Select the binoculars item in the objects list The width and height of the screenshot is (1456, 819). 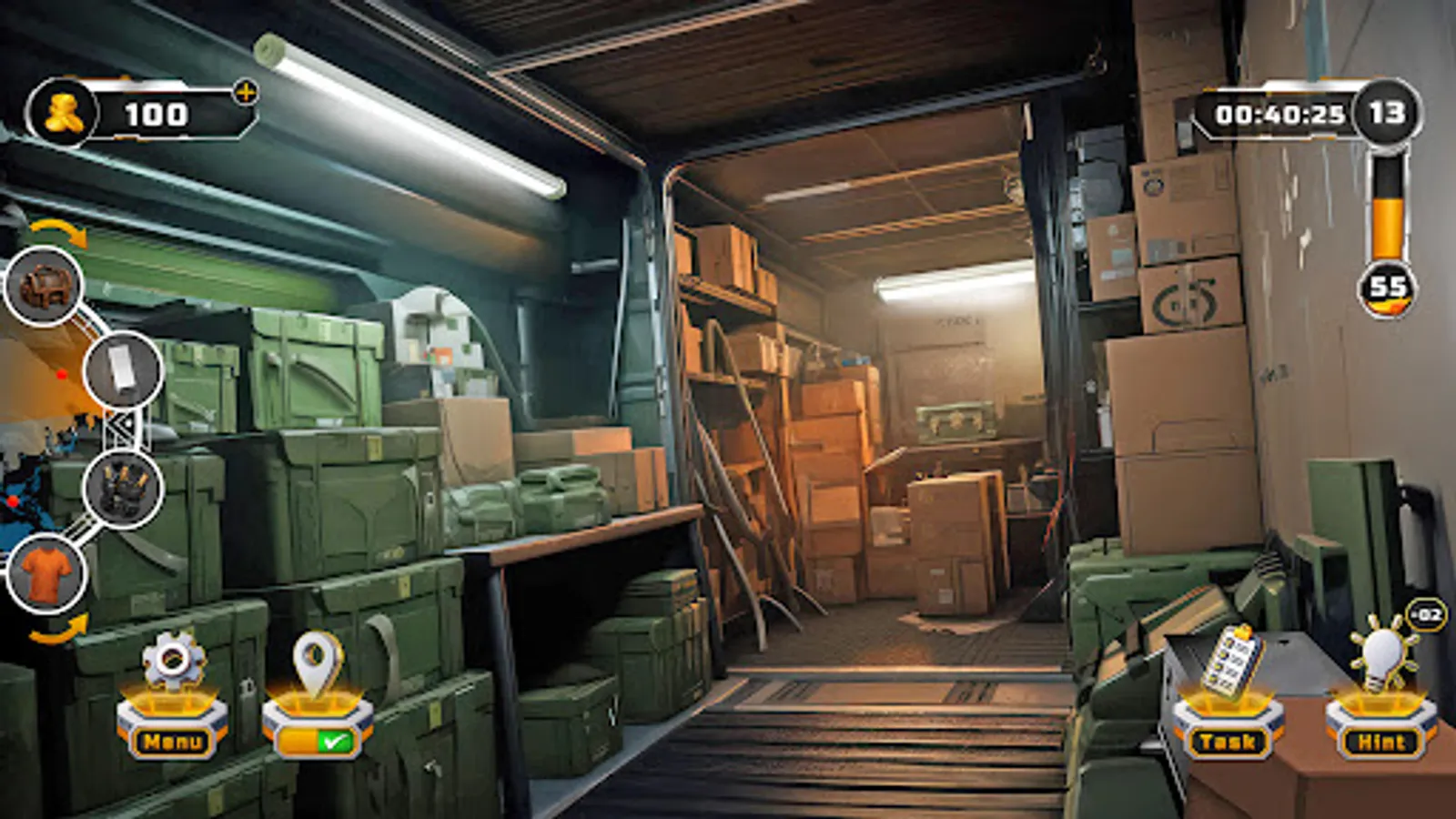tap(121, 490)
